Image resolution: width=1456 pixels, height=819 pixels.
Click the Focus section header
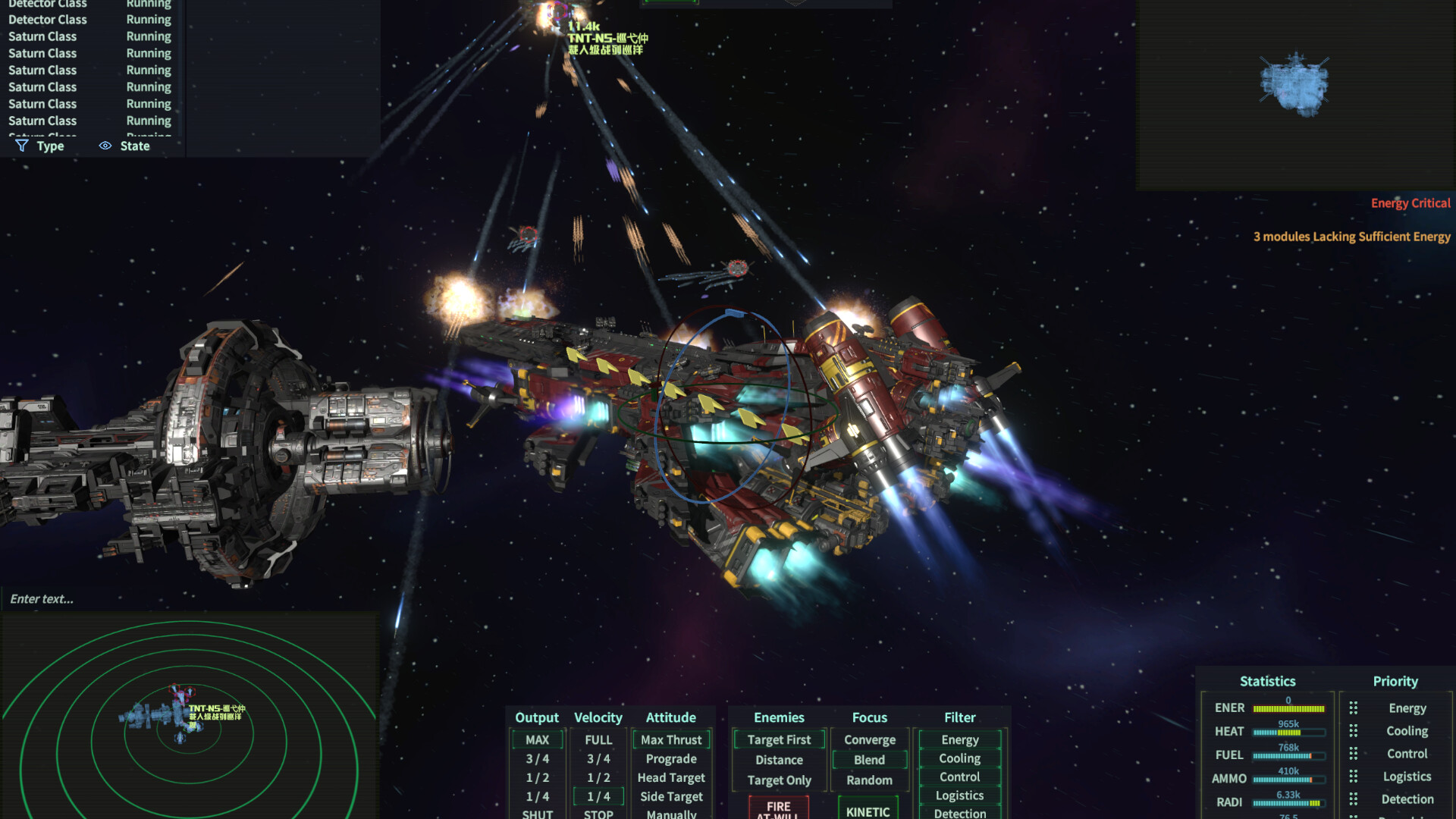tap(869, 717)
